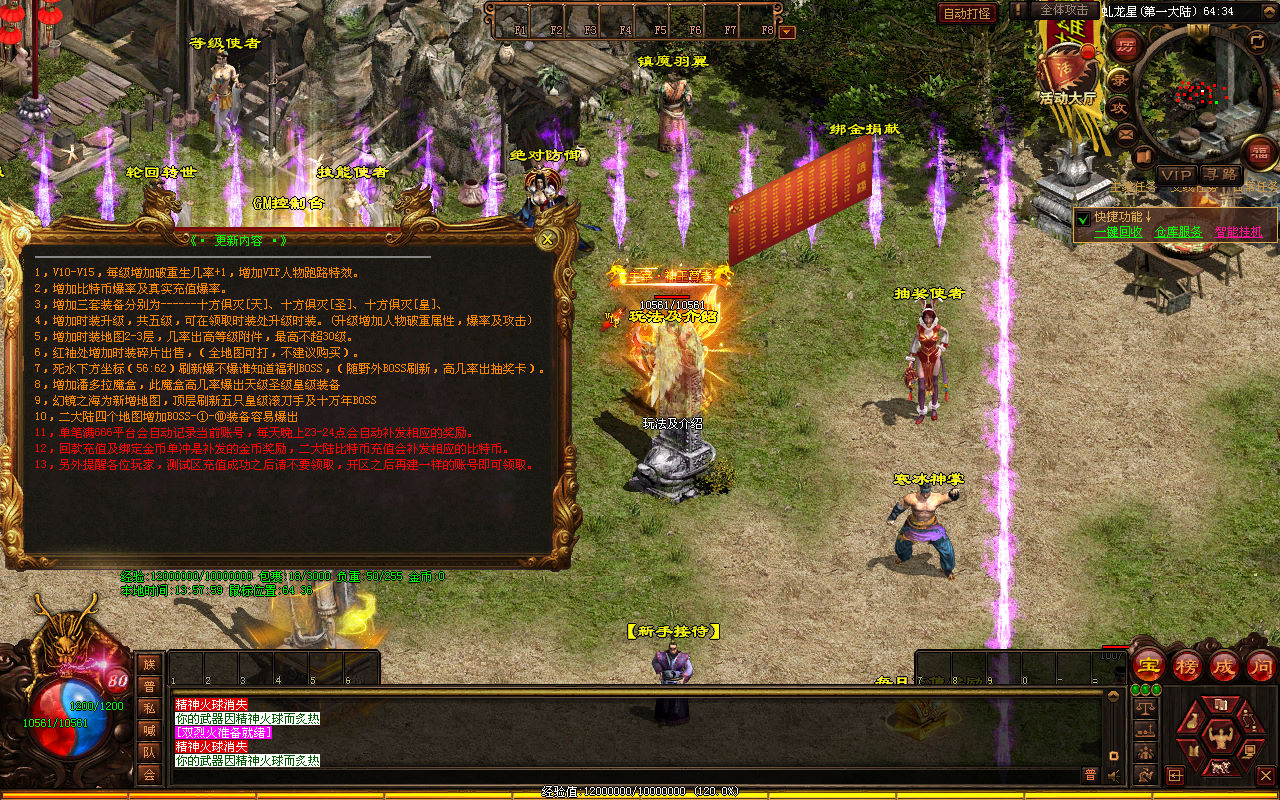Show the 榜 rankings orb
Viewport: 1280px width, 800px height.
pos(1187,665)
